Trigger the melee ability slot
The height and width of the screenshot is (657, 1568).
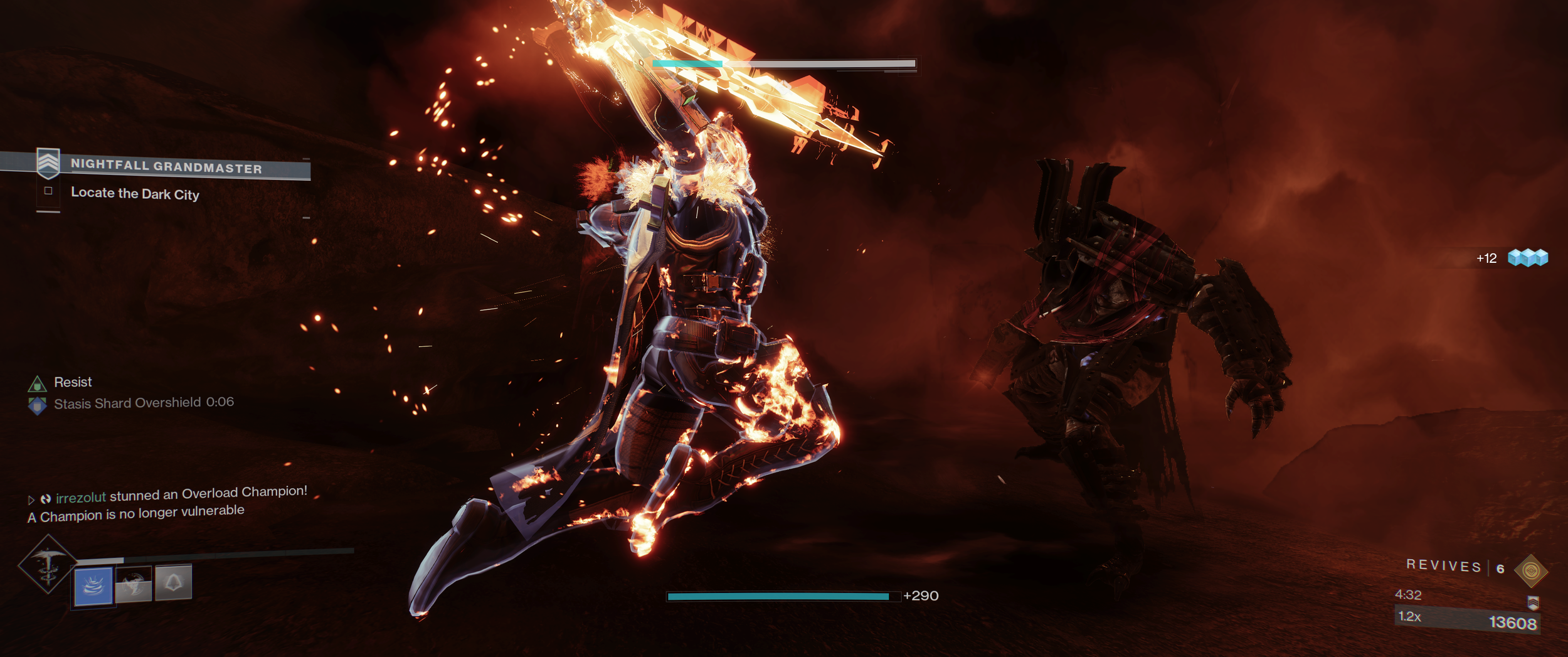pos(134,584)
